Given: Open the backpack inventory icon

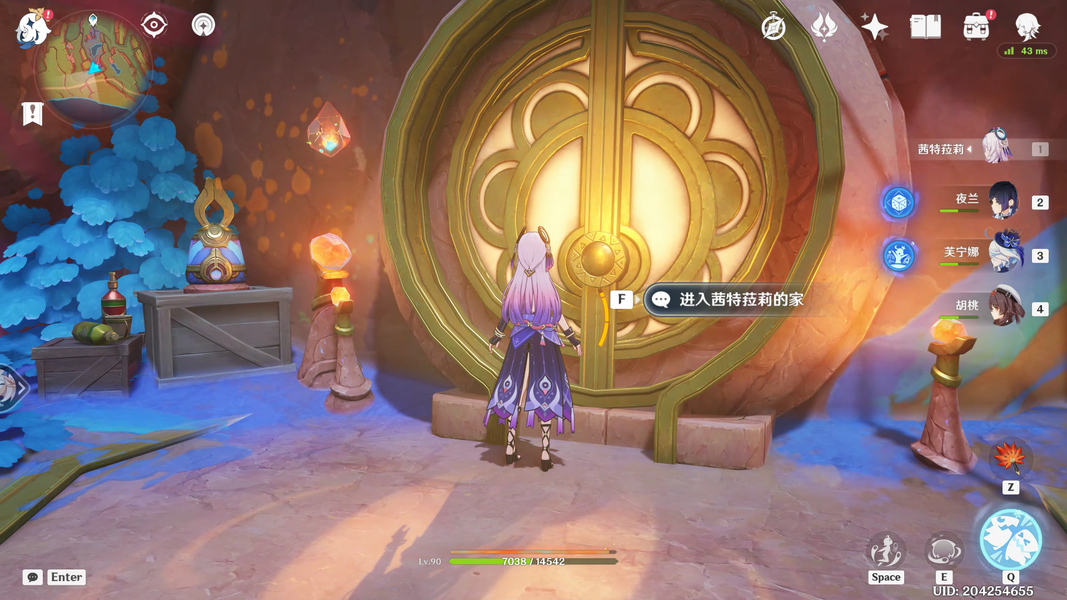Looking at the screenshot, I should tap(976, 27).
